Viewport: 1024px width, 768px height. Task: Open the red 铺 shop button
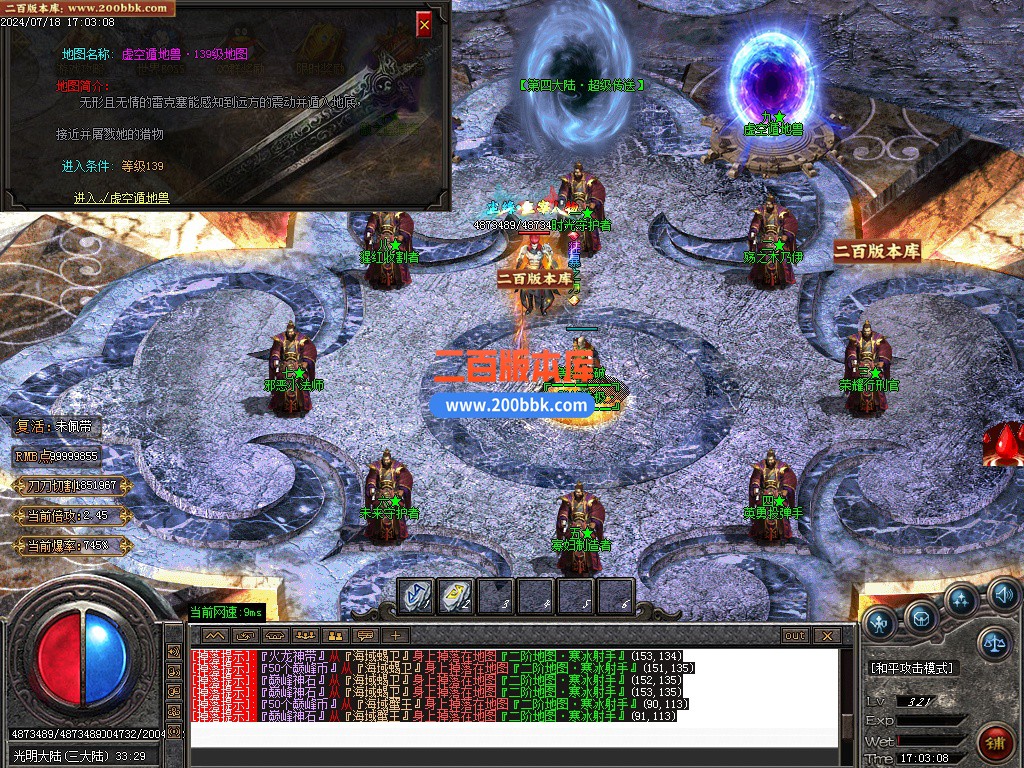996,741
